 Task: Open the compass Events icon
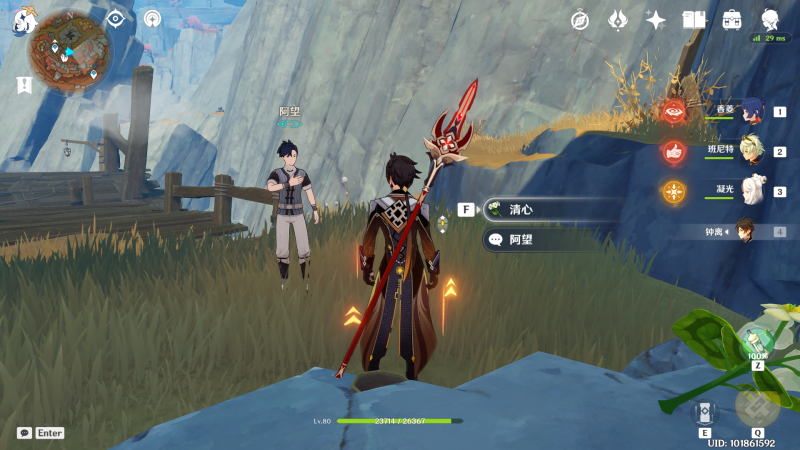pyautogui.click(x=580, y=19)
